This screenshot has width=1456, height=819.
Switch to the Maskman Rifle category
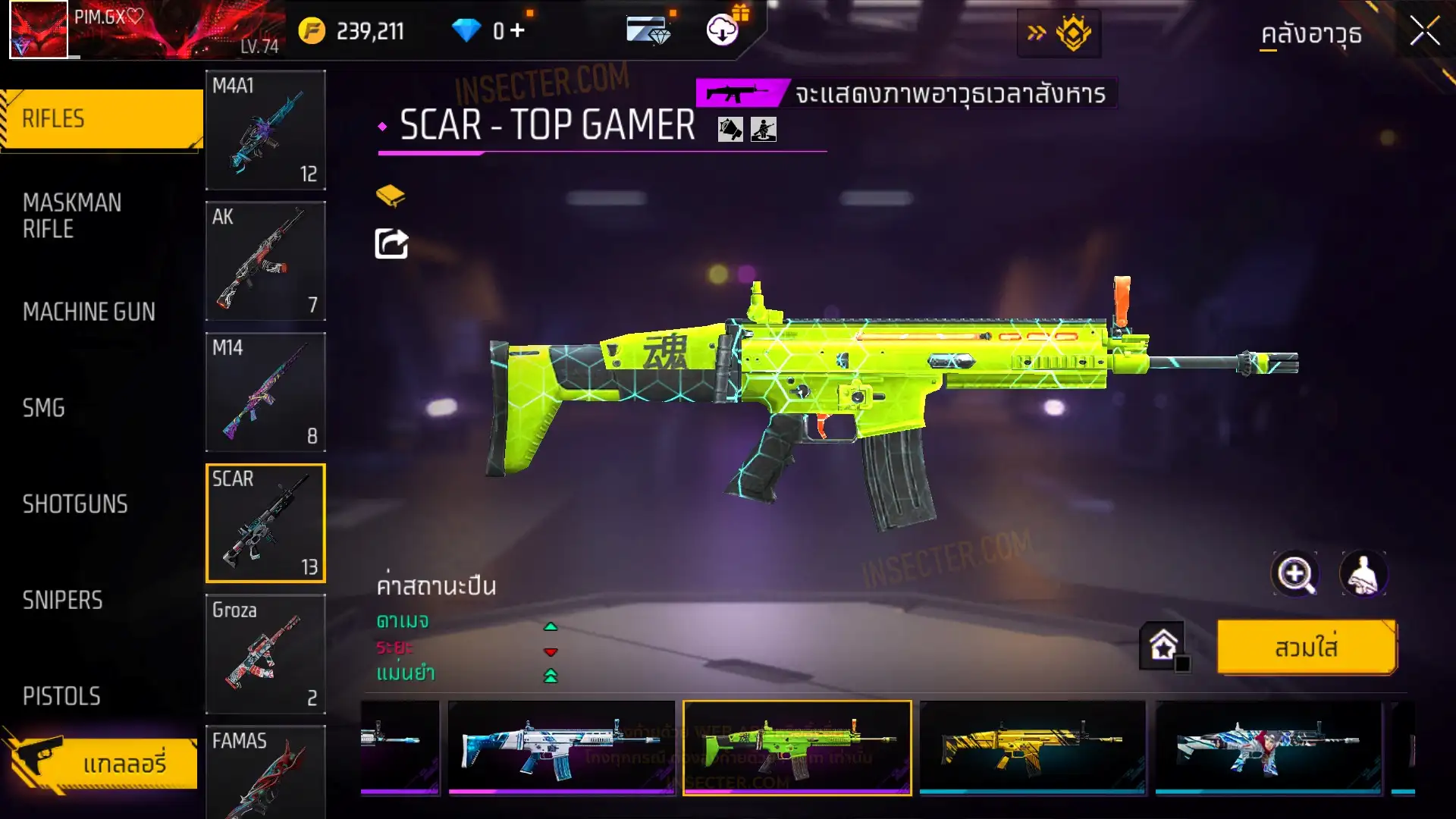72,215
